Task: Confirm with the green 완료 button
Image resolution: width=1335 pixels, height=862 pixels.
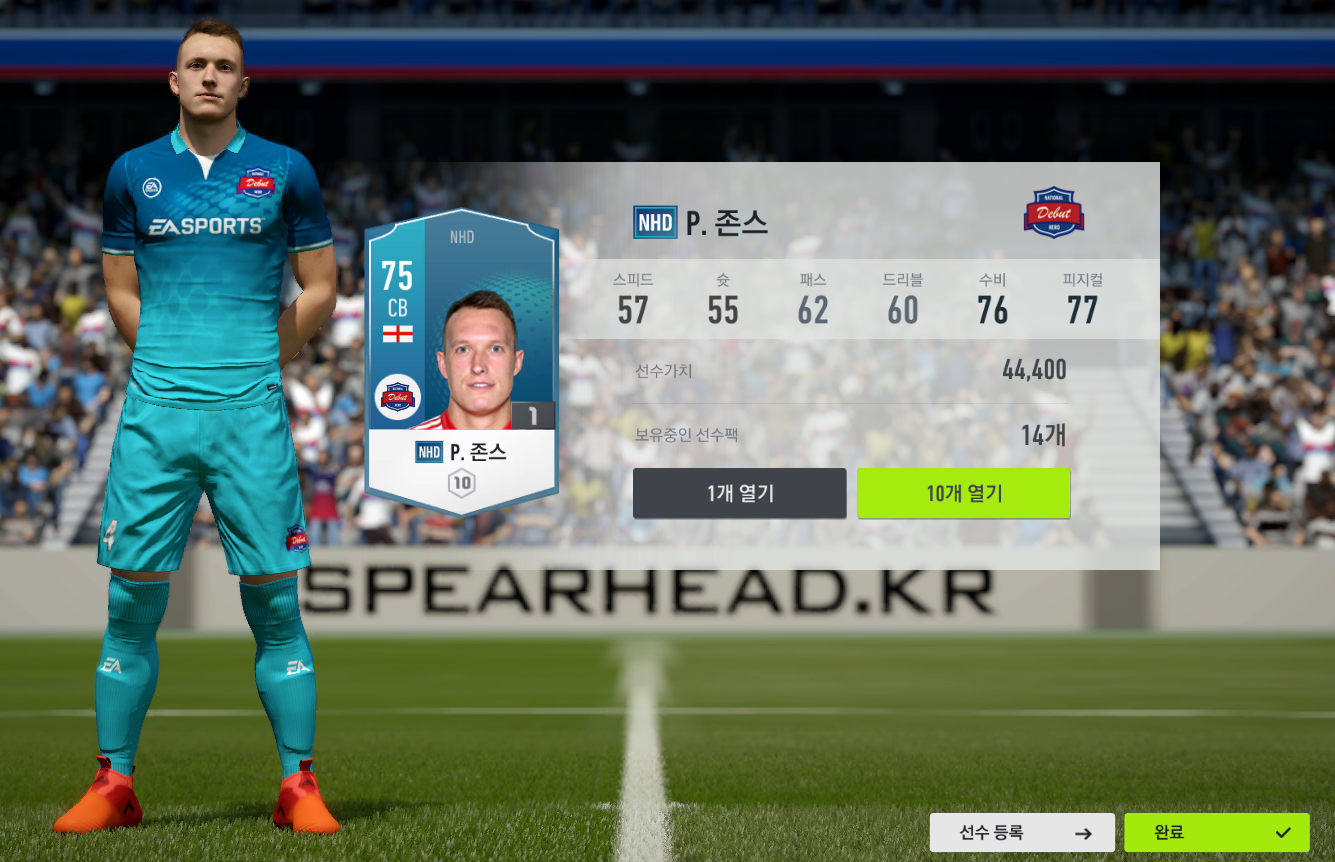Action: coord(1216,832)
